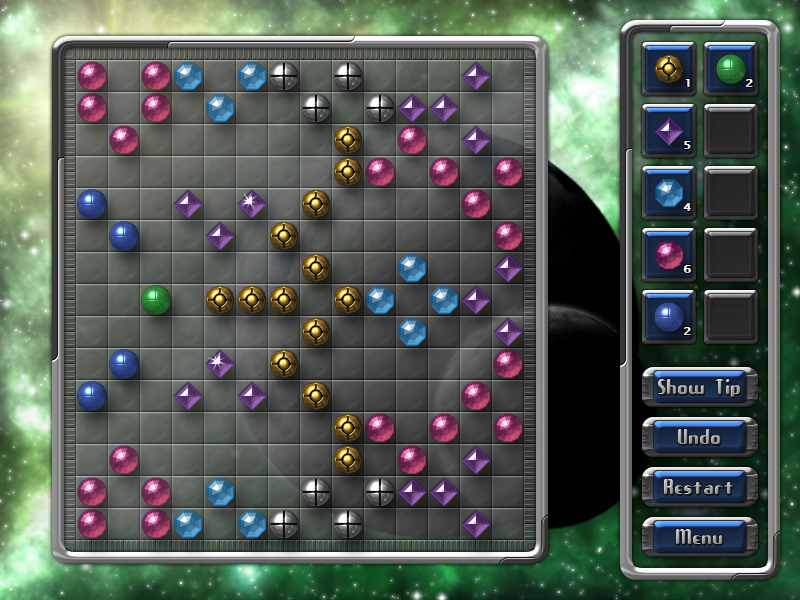800x600 pixels.
Task: Undo the last move
Action: pyautogui.click(x=699, y=437)
